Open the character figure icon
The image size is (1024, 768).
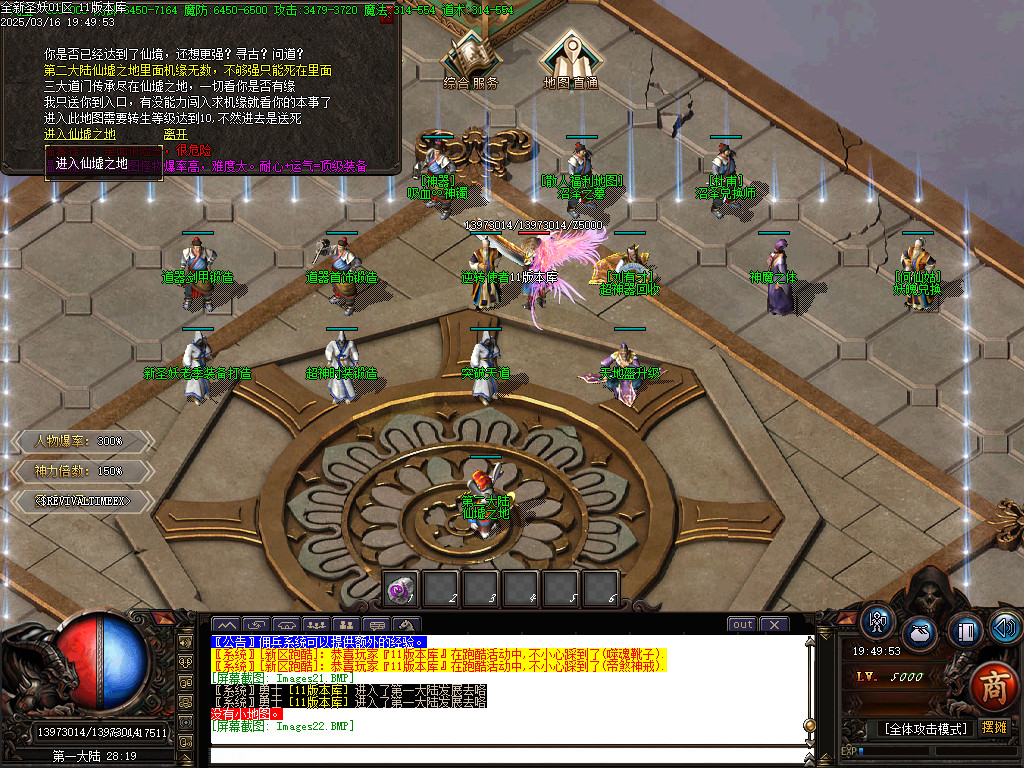878,622
